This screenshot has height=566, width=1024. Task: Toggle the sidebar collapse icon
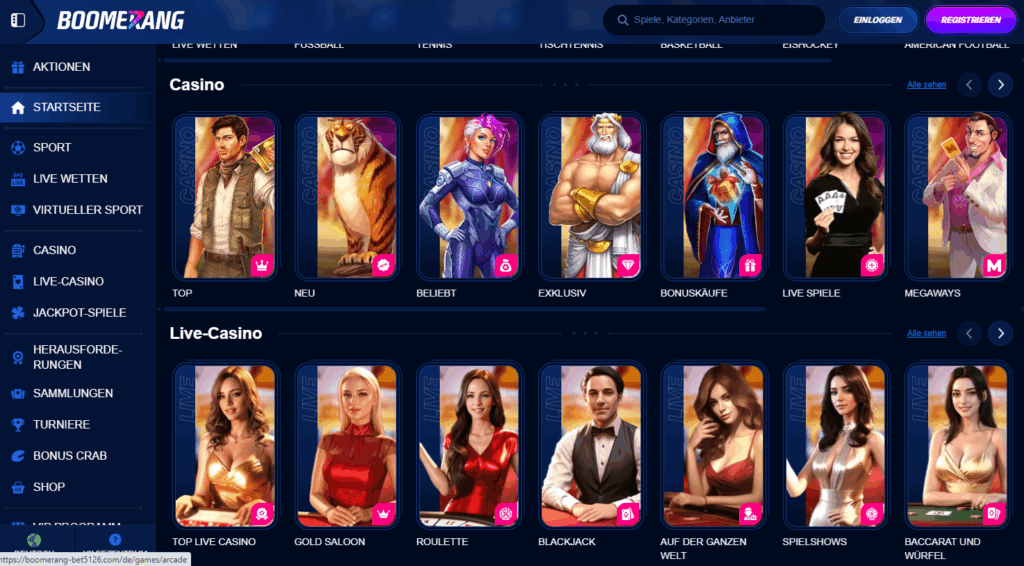(17, 20)
